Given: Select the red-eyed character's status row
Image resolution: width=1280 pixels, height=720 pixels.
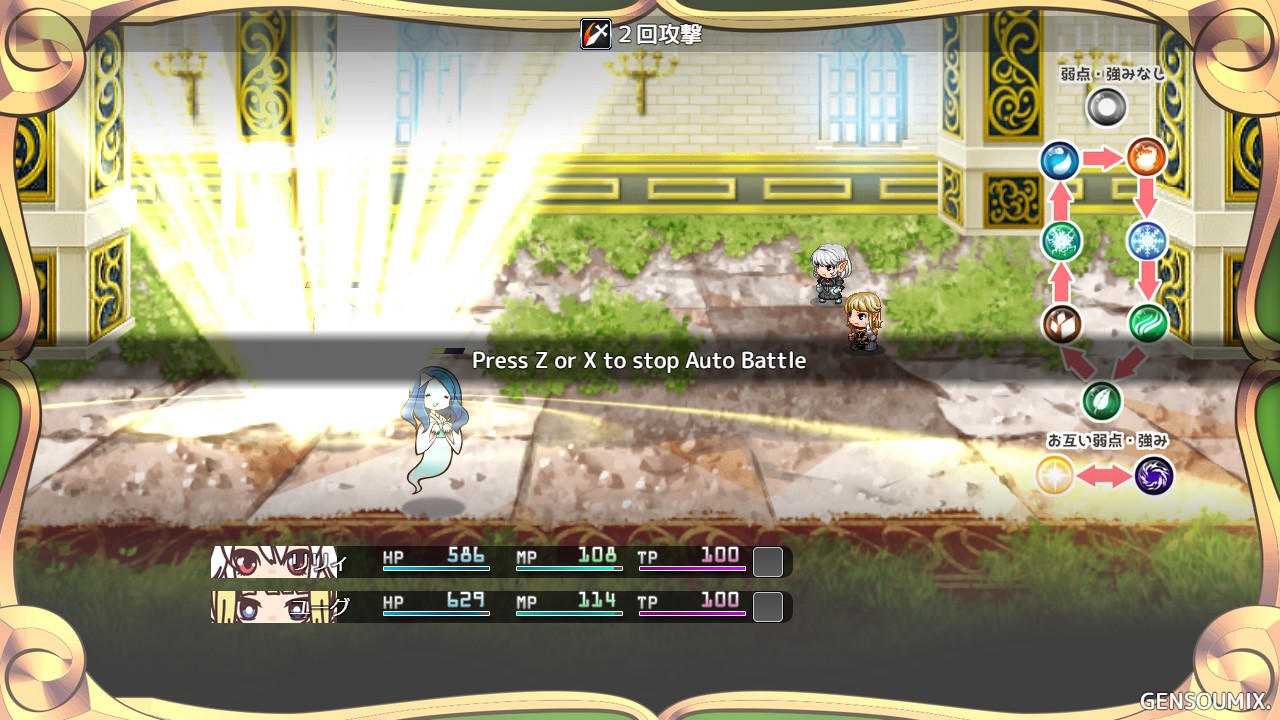Looking at the screenshot, I should [x=500, y=562].
